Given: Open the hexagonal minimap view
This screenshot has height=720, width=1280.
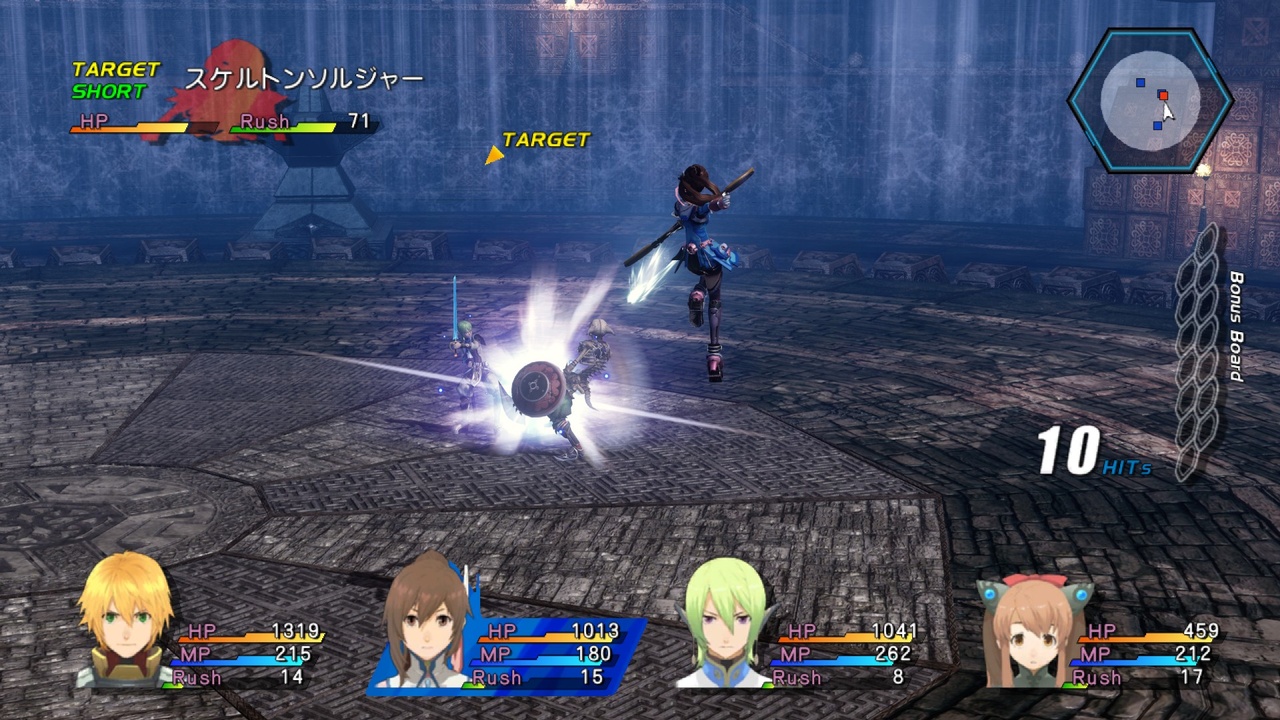Looking at the screenshot, I should point(1150,100).
